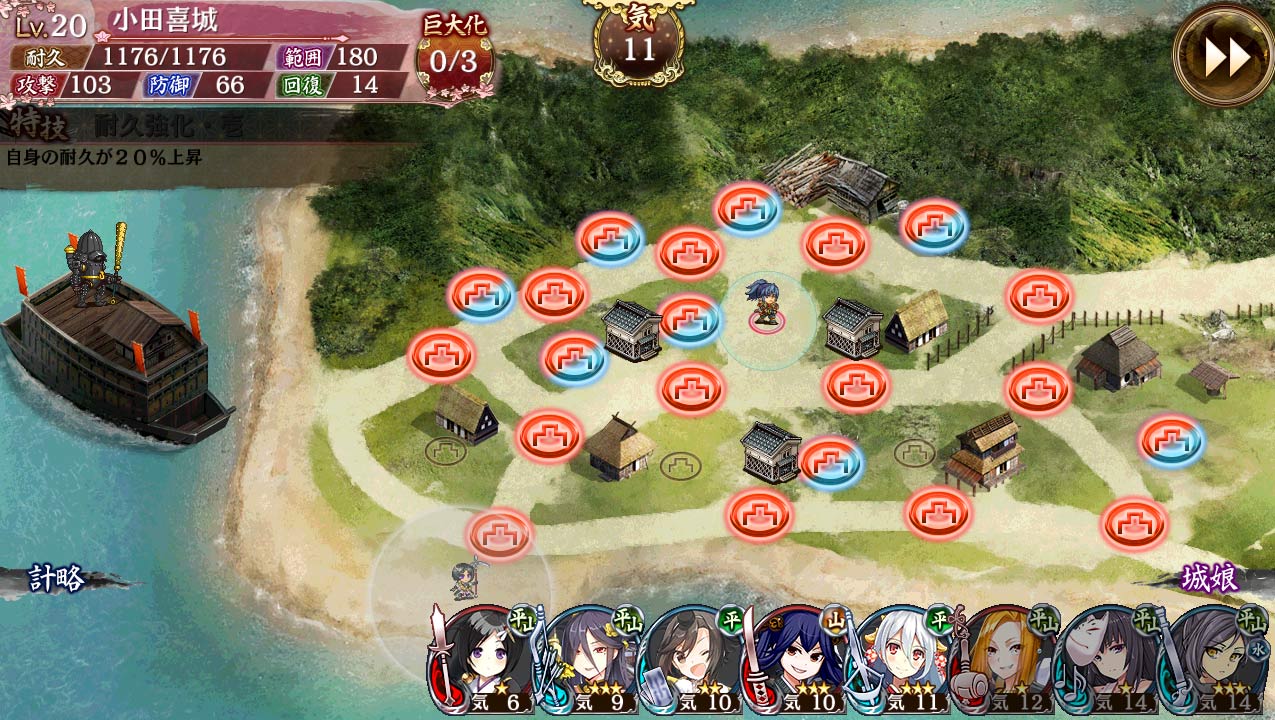Select the blonde hammer girl card
1275x720 pixels.
pos(1004,660)
